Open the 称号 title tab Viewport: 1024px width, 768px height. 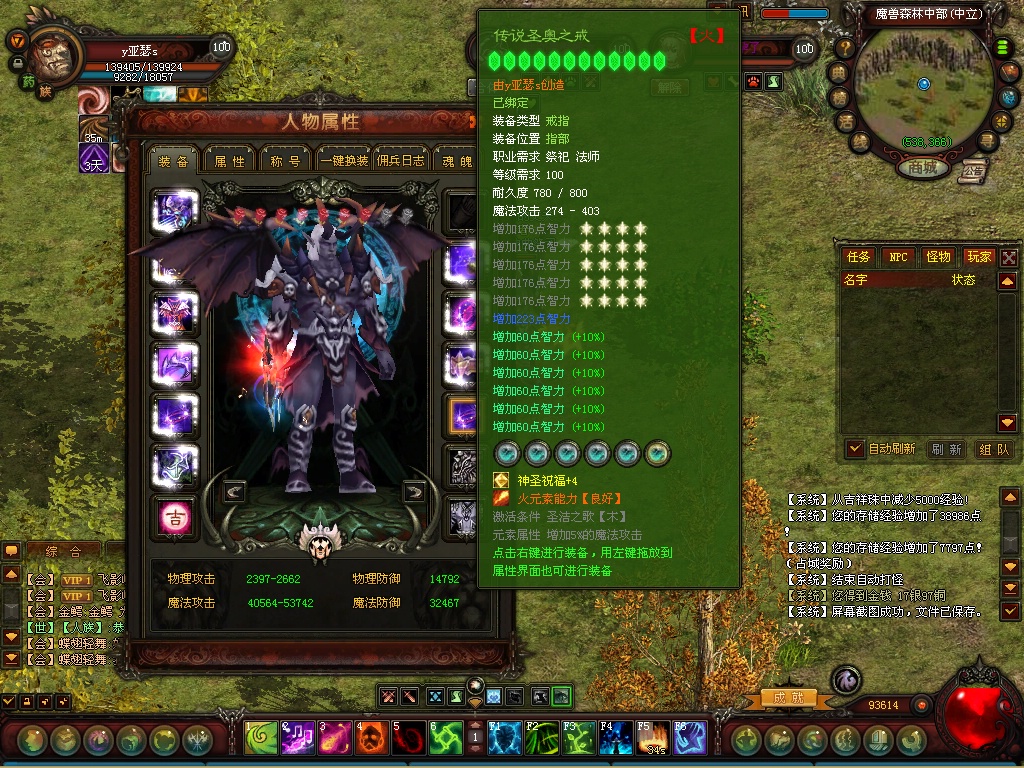(x=286, y=161)
